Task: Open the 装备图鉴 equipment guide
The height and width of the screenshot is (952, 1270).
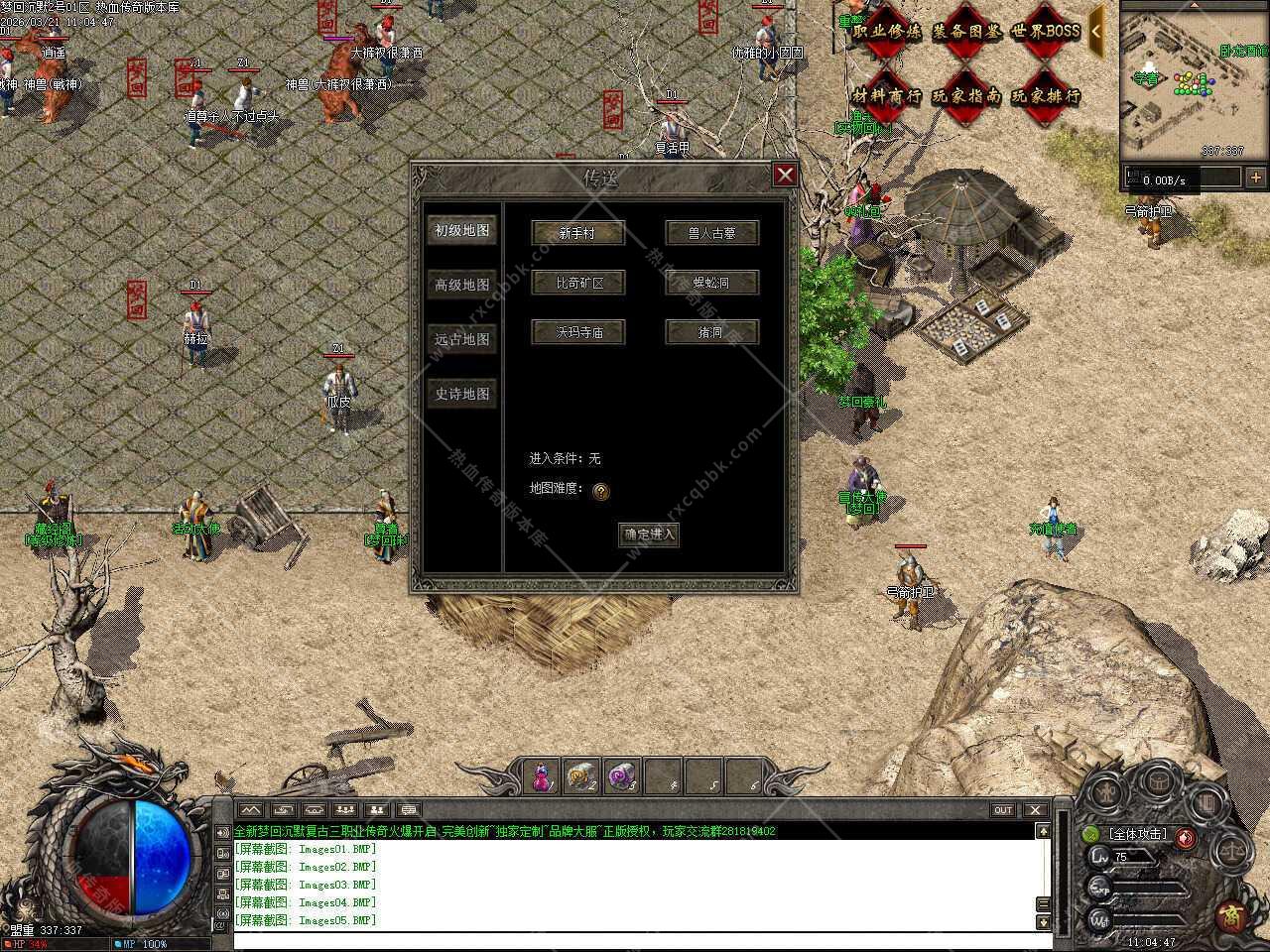Action: click(x=966, y=32)
